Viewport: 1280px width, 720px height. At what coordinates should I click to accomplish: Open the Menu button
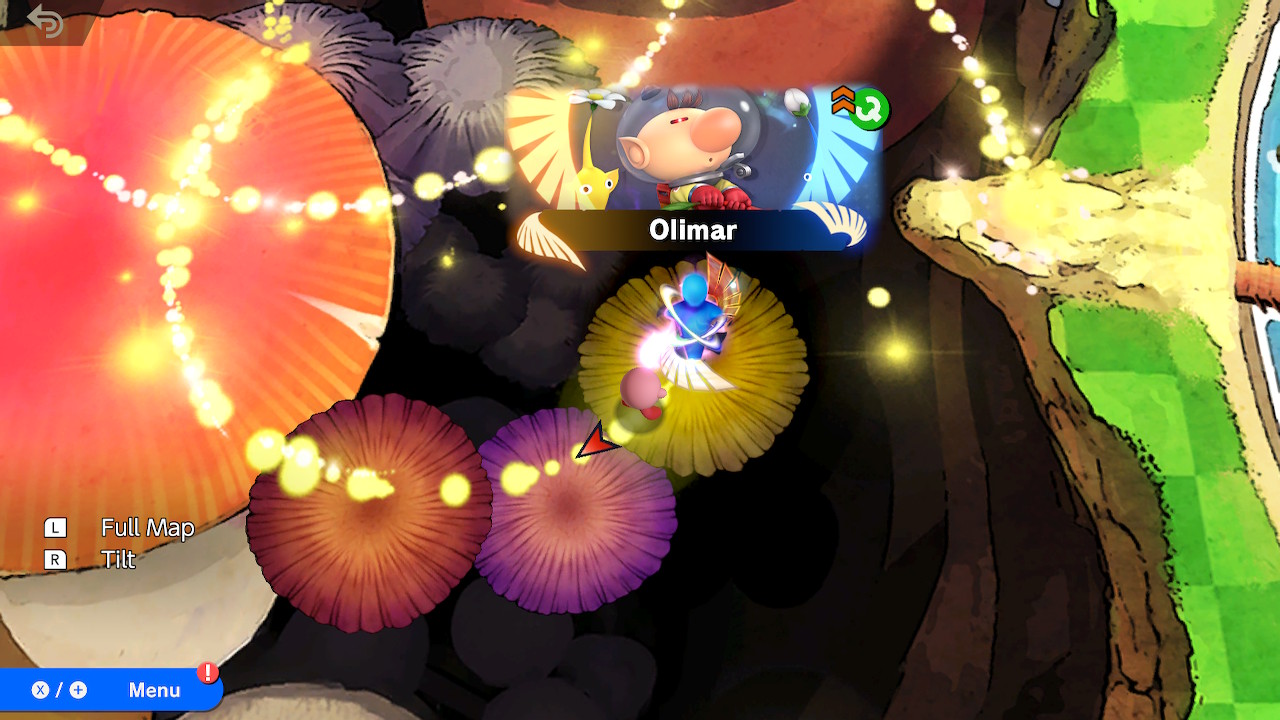point(110,690)
